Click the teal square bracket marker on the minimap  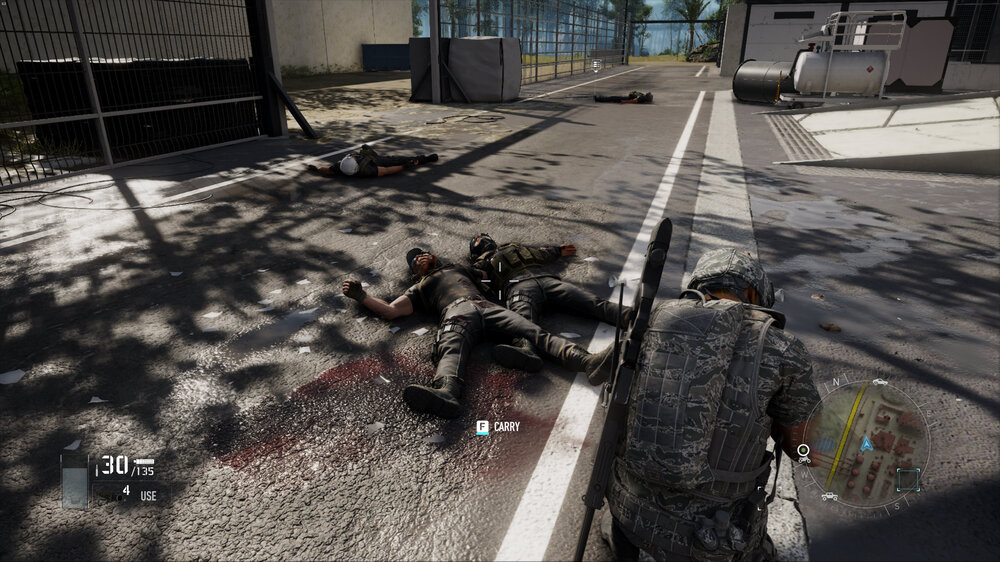click(908, 478)
